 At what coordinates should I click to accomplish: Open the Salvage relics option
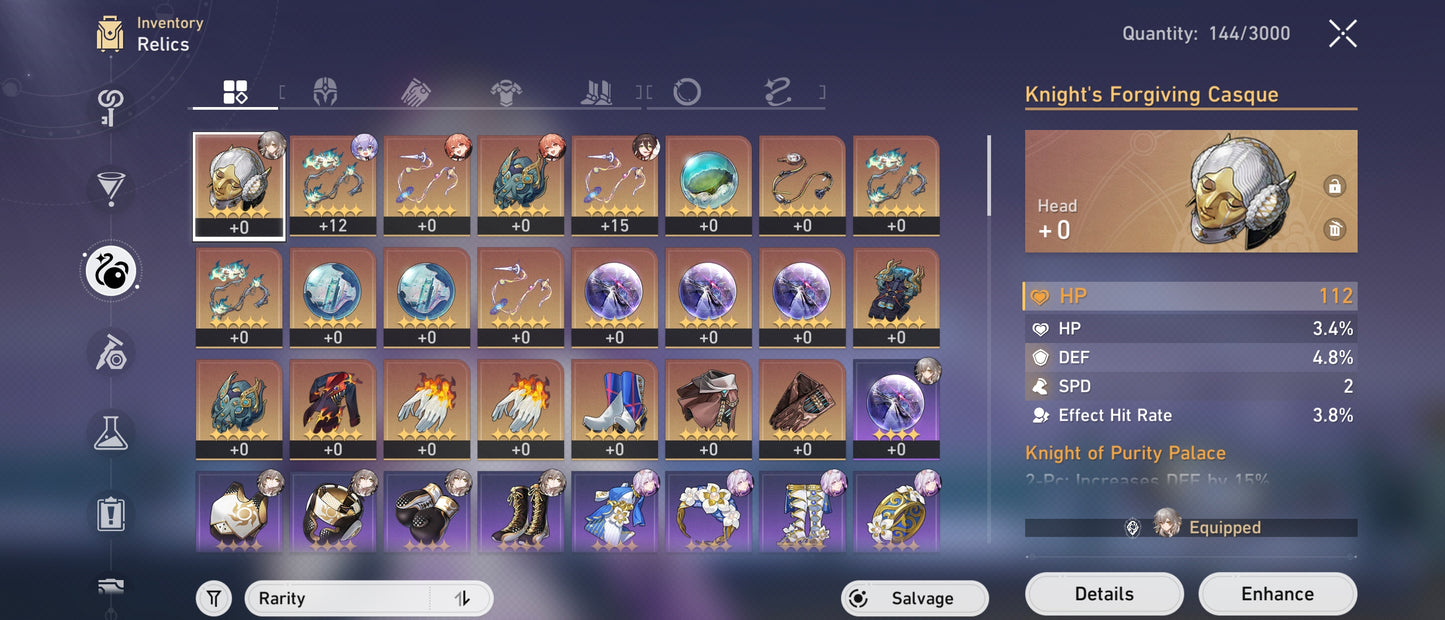914,598
